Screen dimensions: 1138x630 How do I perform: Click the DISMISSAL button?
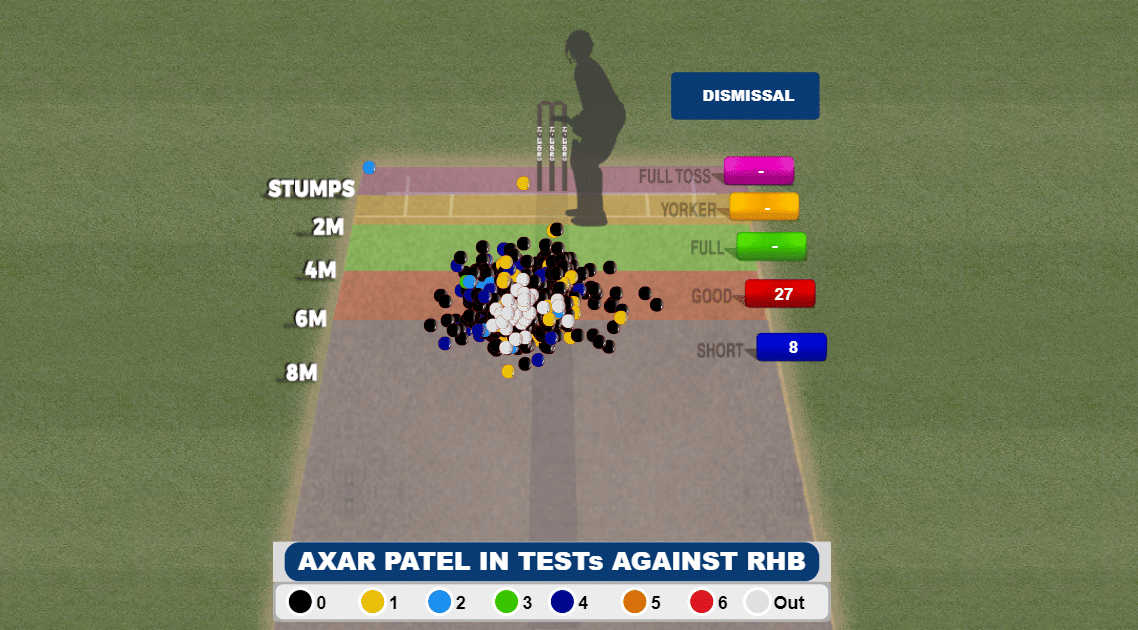point(745,96)
